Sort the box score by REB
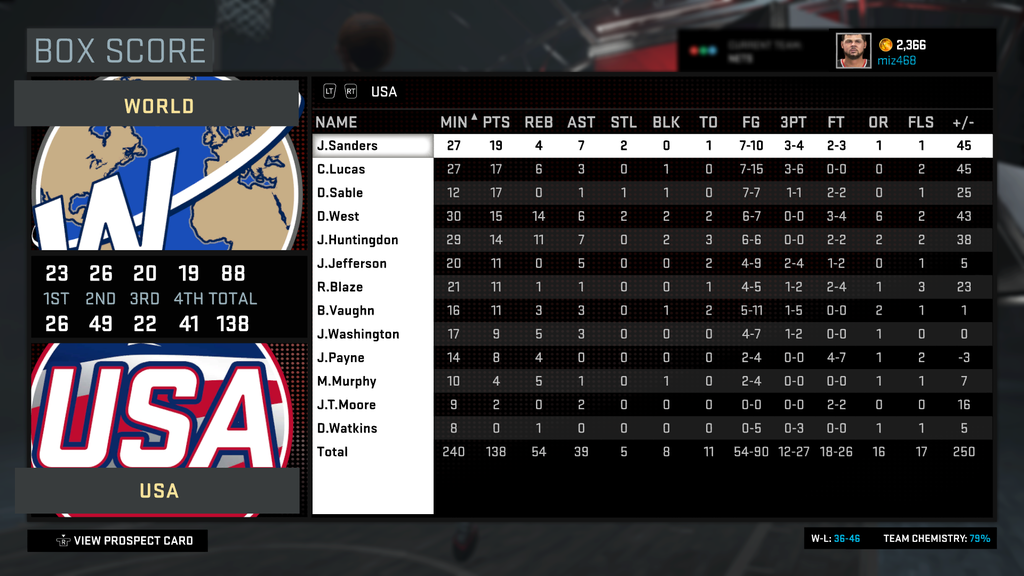Image resolution: width=1024 pixels, height=576 pixels. (538, 122)
